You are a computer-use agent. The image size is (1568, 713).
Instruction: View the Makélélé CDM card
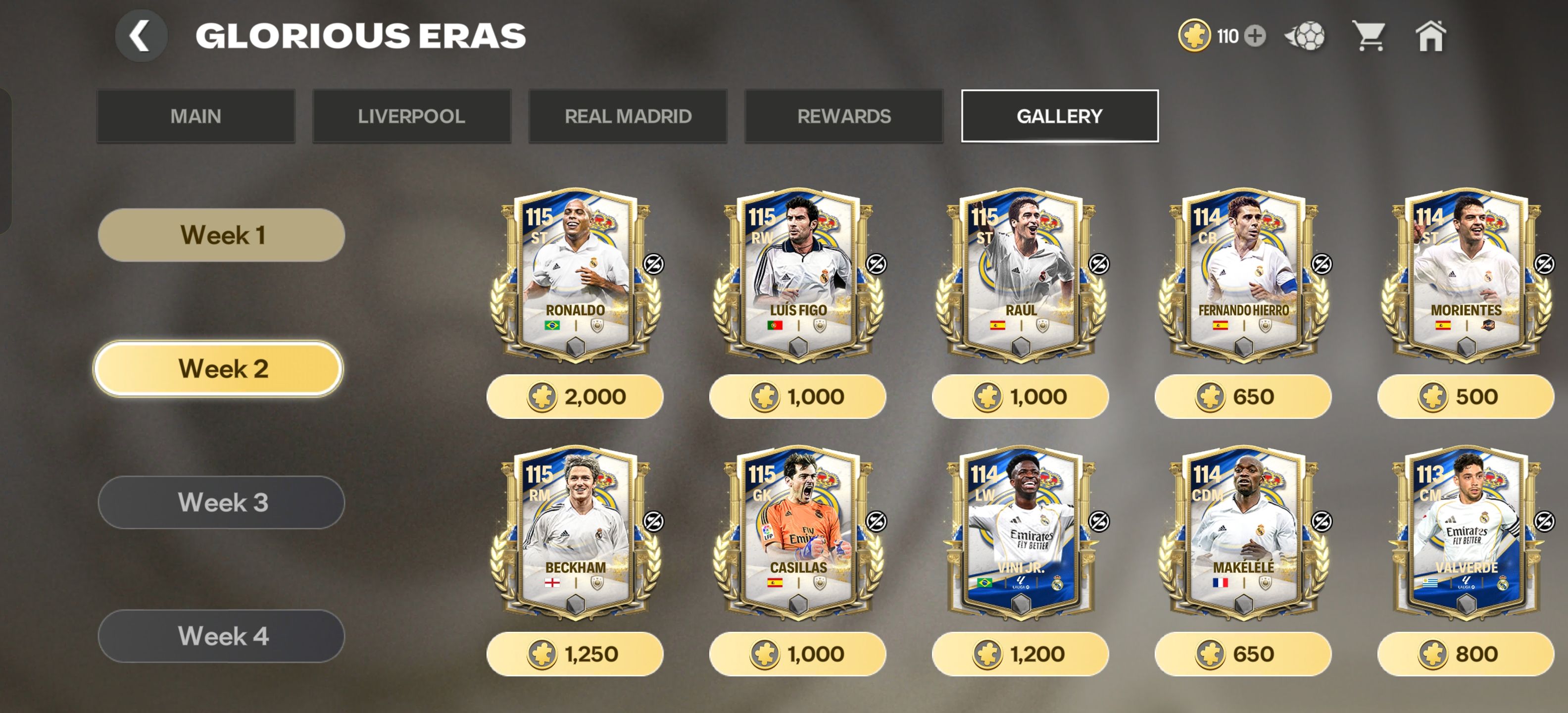tap(1243, 533)
